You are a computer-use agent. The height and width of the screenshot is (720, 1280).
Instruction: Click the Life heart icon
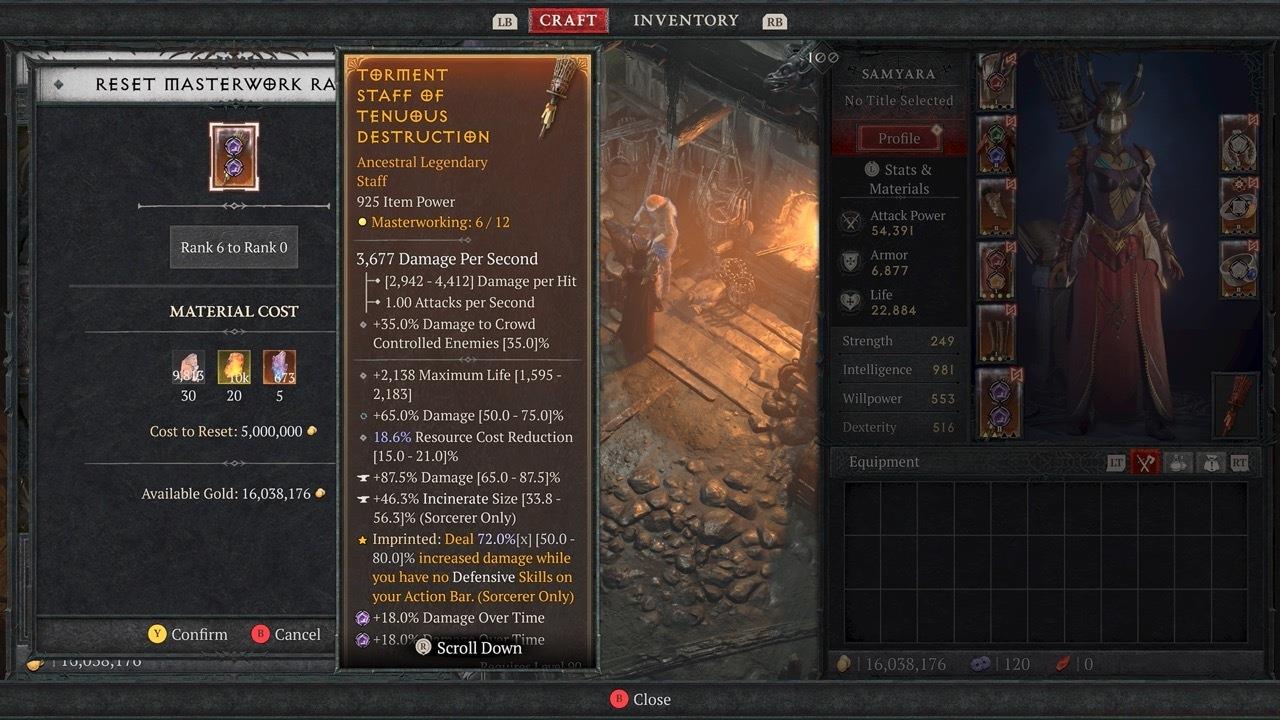[x=851, y=300]
